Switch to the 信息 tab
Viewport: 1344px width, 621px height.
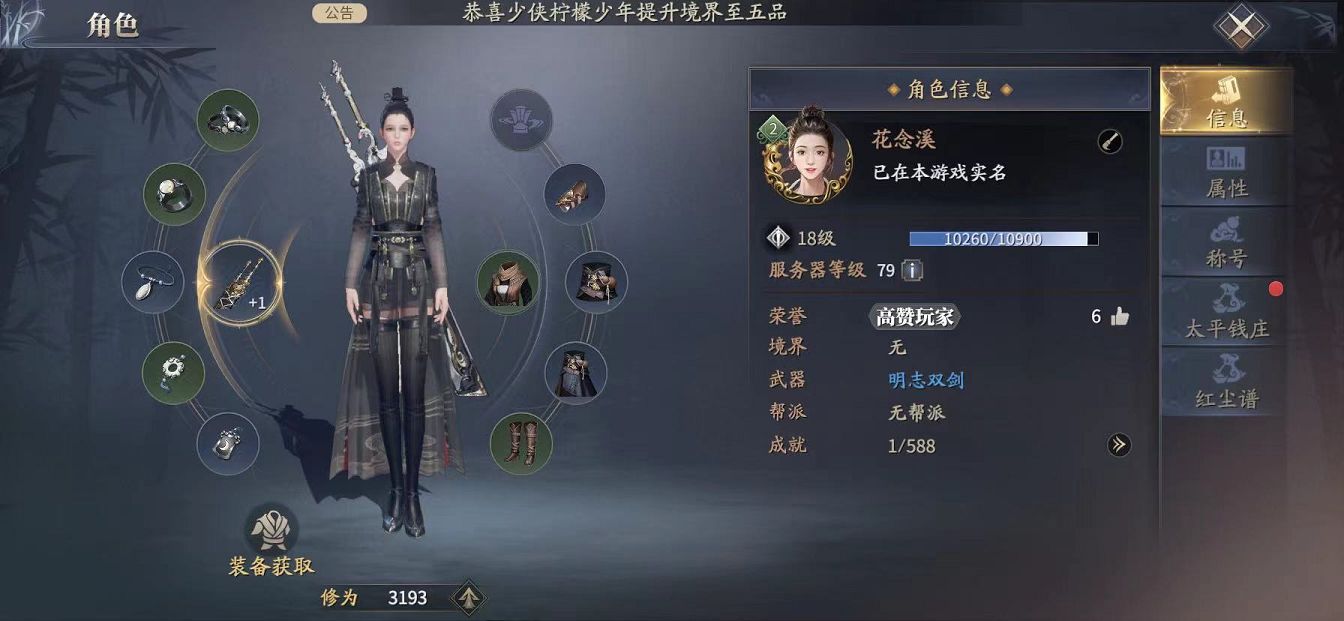[1226, 101]
